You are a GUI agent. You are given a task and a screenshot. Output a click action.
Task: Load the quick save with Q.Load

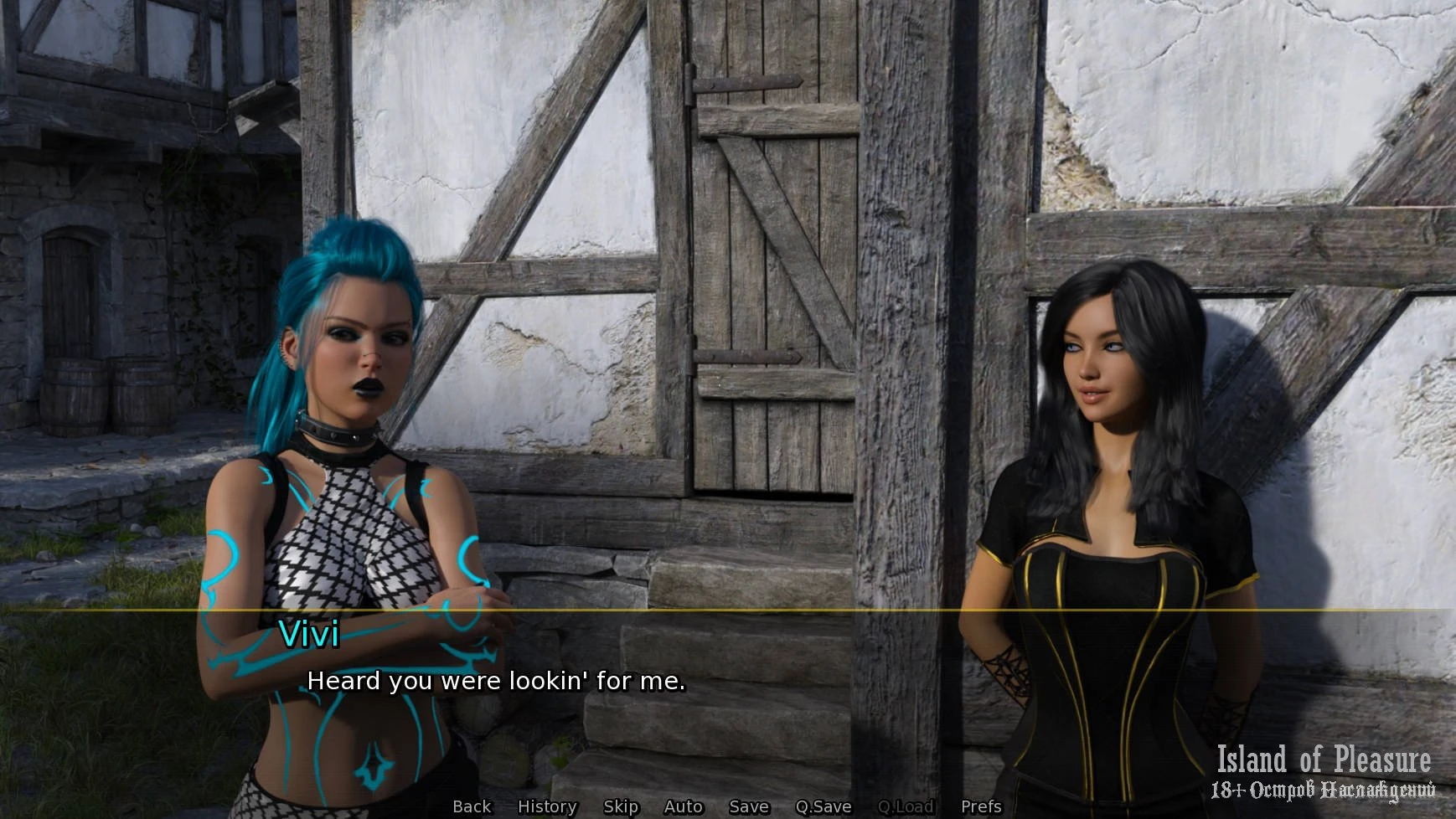coord(906,806)
